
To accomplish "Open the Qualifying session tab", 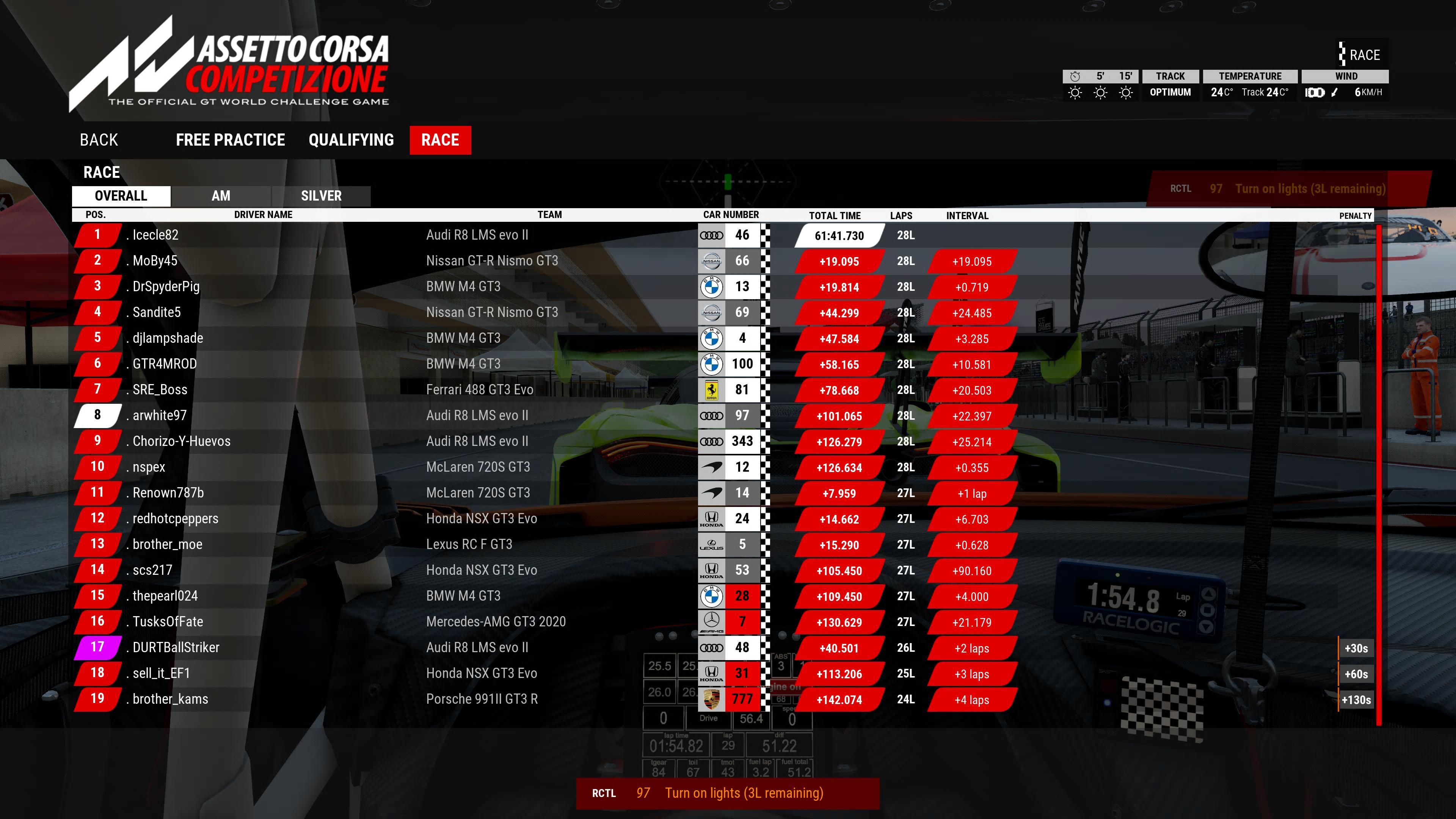I will (351, 140).
